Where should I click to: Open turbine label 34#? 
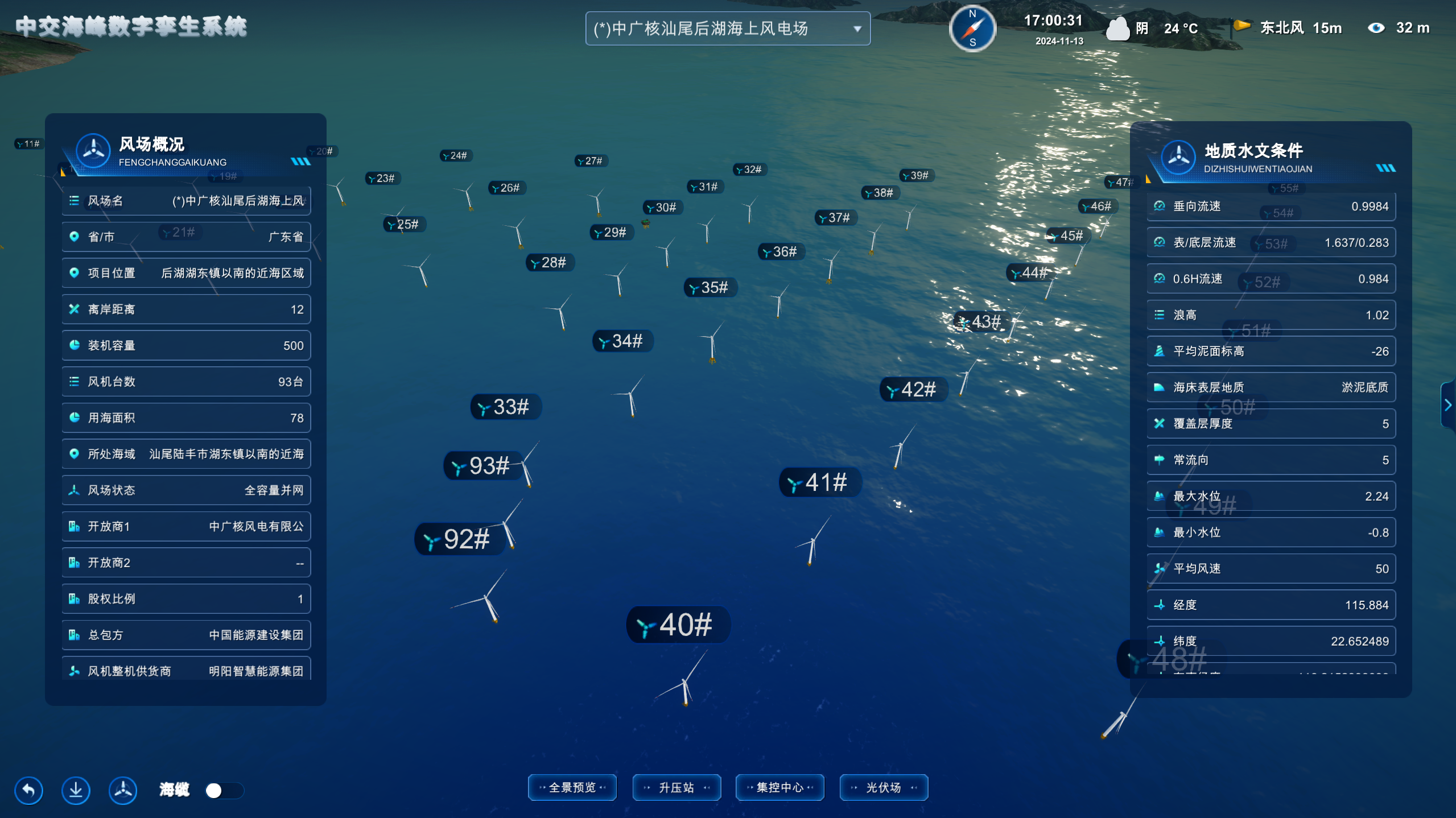[622, 341]
